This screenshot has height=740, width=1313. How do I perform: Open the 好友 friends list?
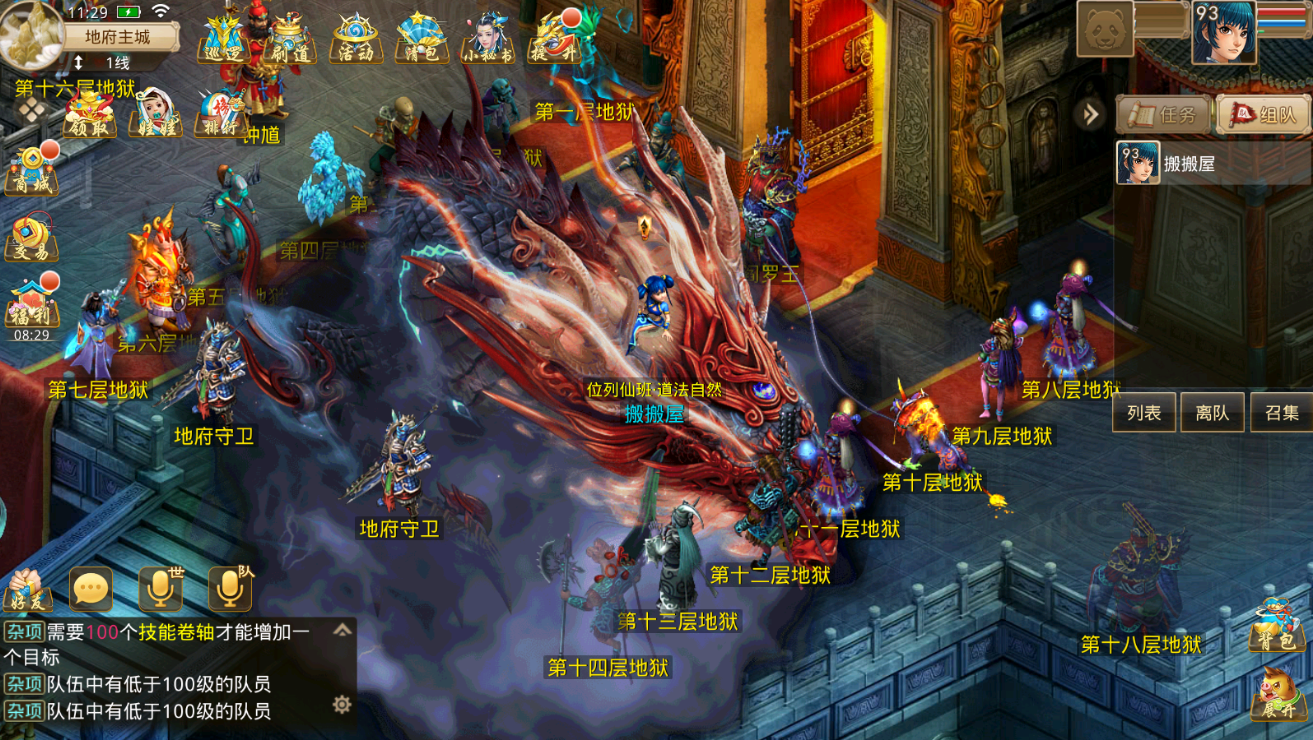point(28,590)
